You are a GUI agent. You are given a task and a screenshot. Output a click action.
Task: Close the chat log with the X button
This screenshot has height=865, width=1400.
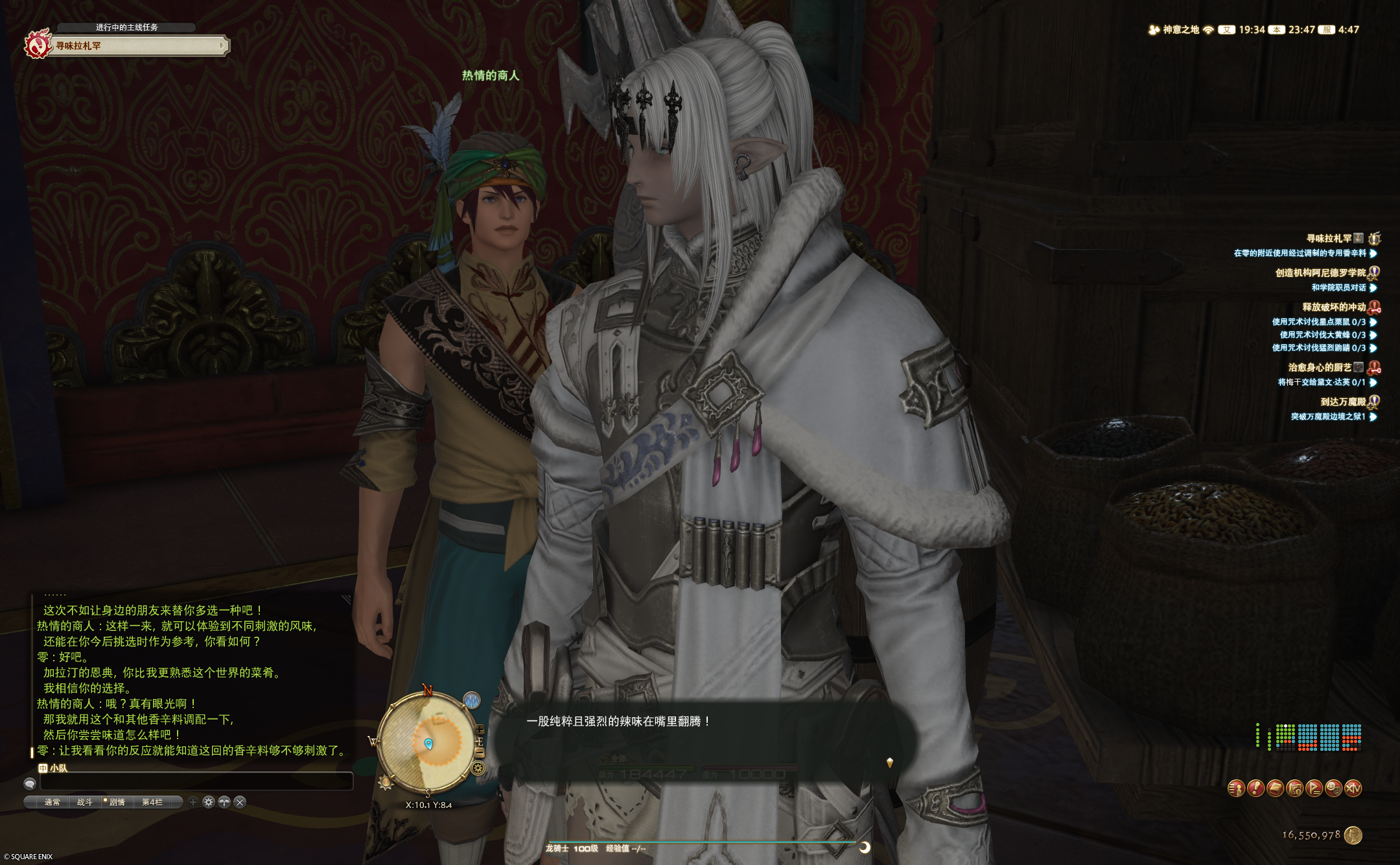(x=240, y=802)
